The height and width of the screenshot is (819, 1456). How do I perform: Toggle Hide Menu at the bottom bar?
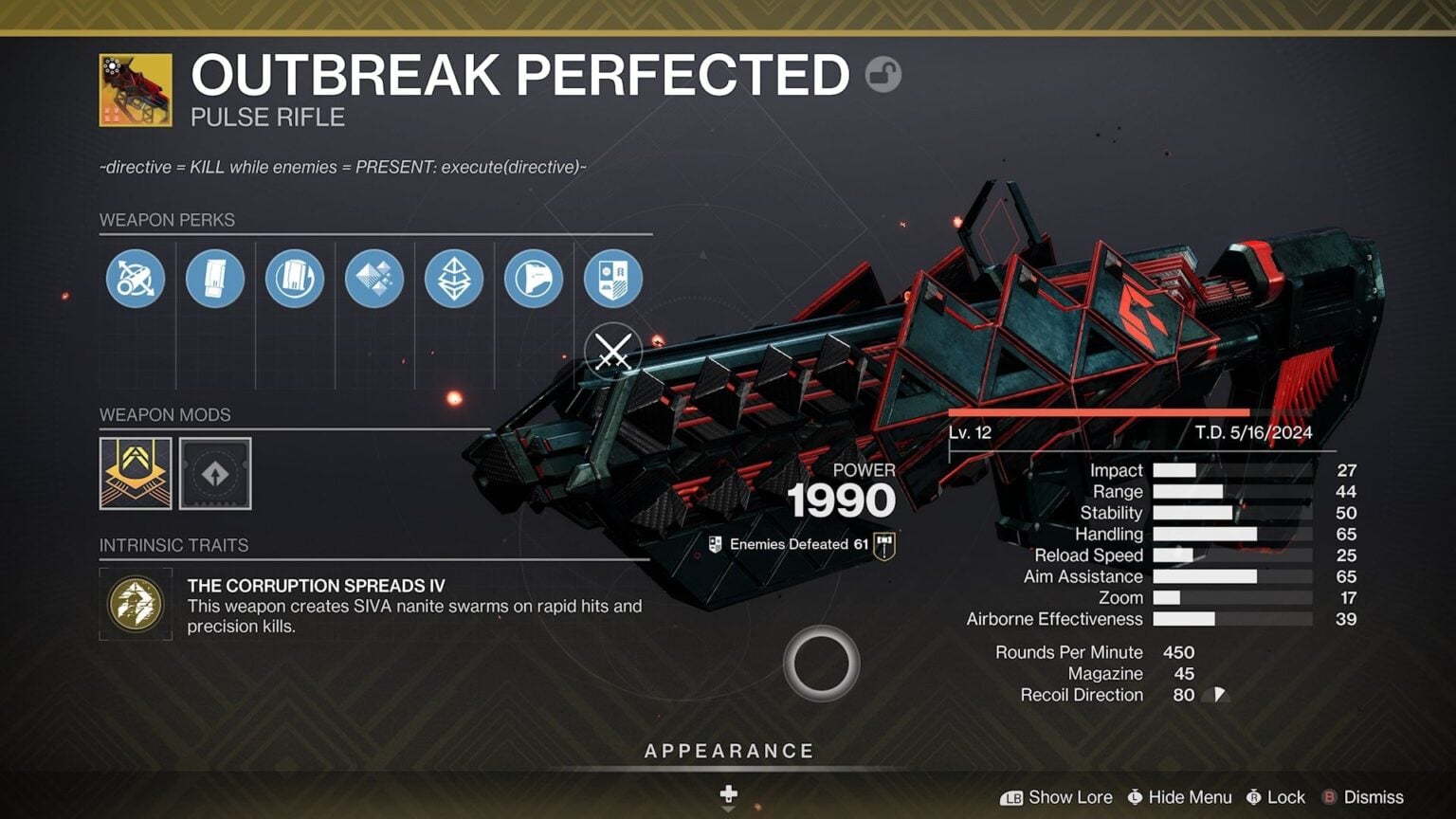[1179, 797]
